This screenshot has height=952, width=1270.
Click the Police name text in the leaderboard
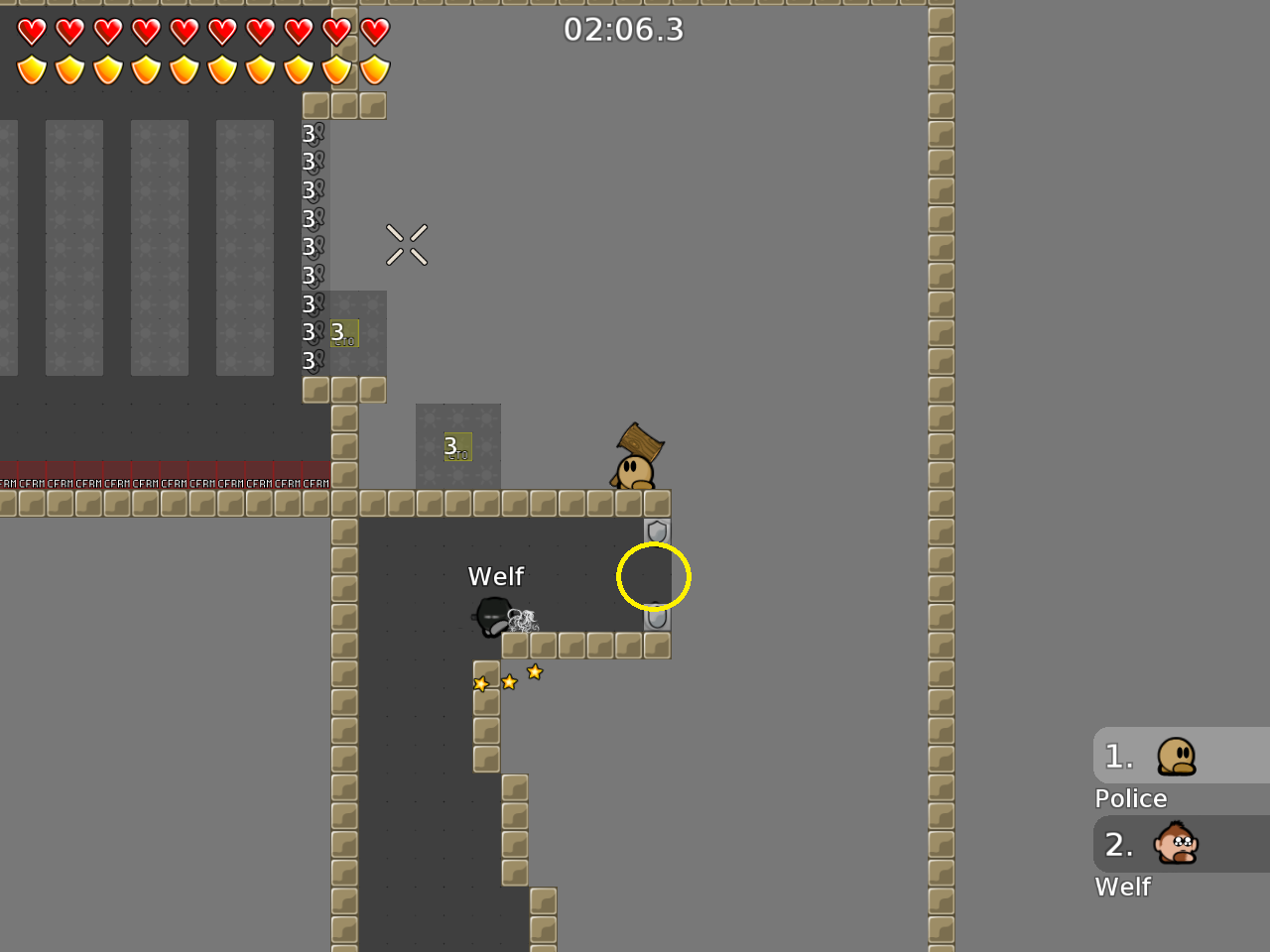click(1130, 798)
